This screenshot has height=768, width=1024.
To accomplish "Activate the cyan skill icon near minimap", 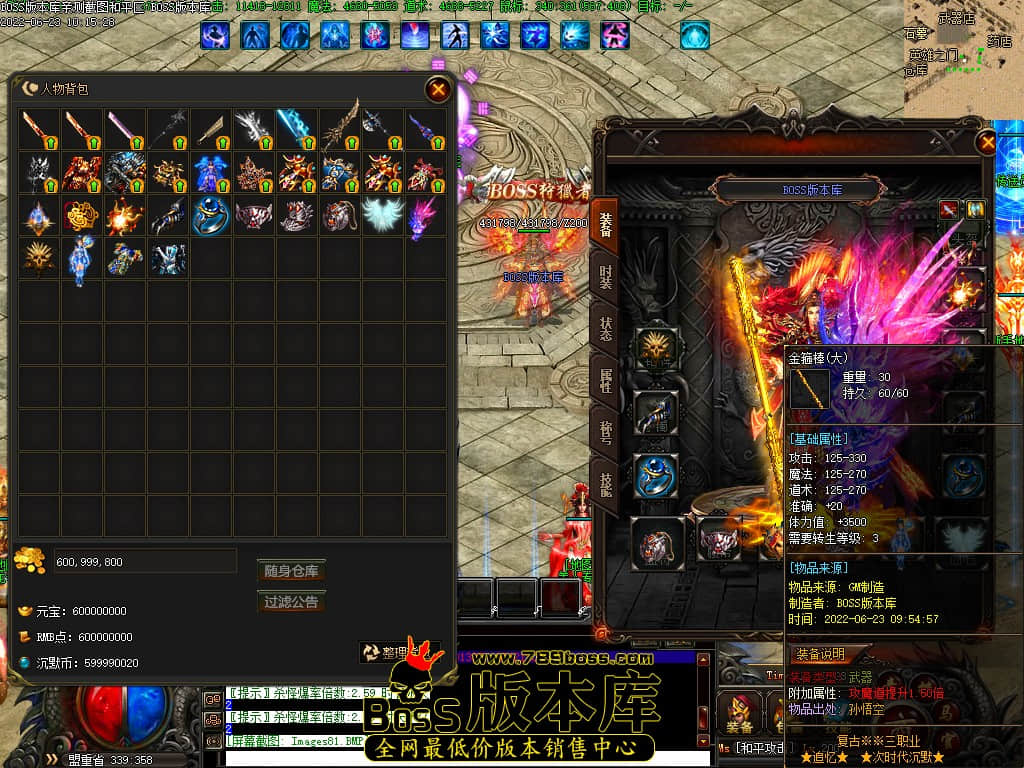I will pos(695,36).
